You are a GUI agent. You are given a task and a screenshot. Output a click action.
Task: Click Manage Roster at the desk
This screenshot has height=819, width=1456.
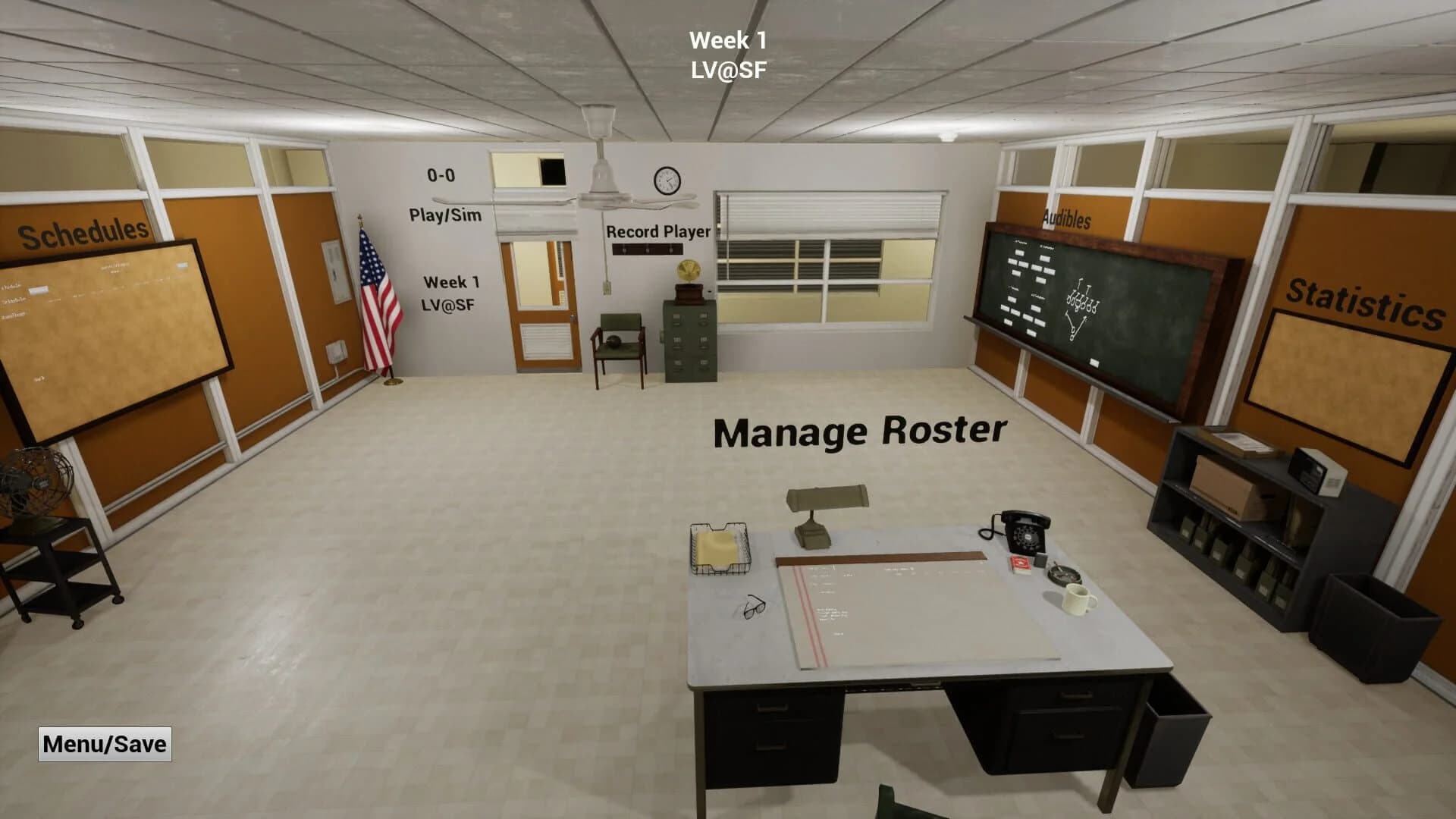tap(861, 431)
